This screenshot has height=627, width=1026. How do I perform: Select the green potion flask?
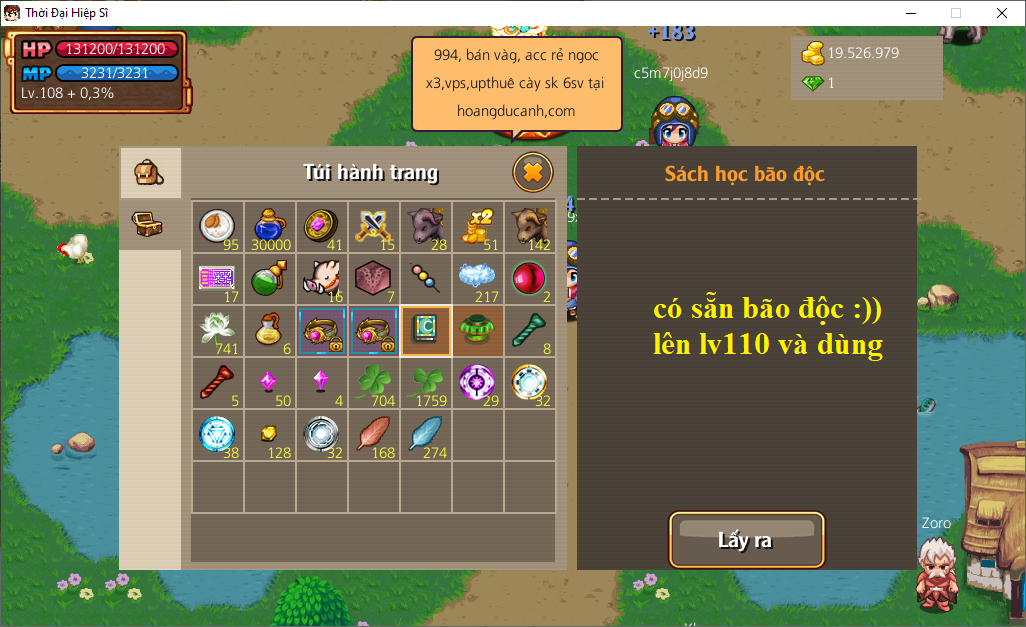click(269, 278)
